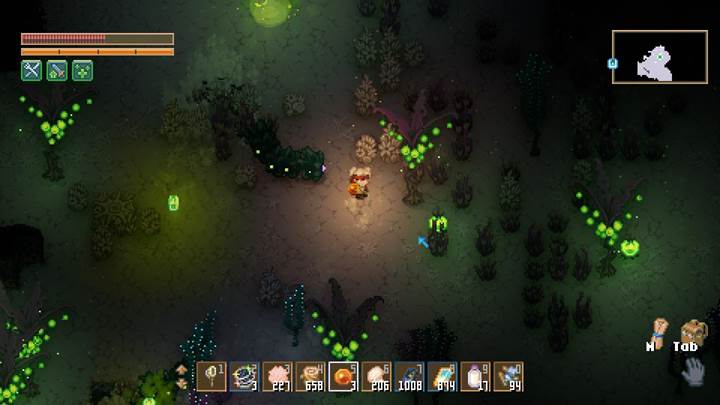Screen dimensions: 720x405
Task: Select the hotbar slot with 874 items
Action: pyautogui.click(x=442, y=376)
